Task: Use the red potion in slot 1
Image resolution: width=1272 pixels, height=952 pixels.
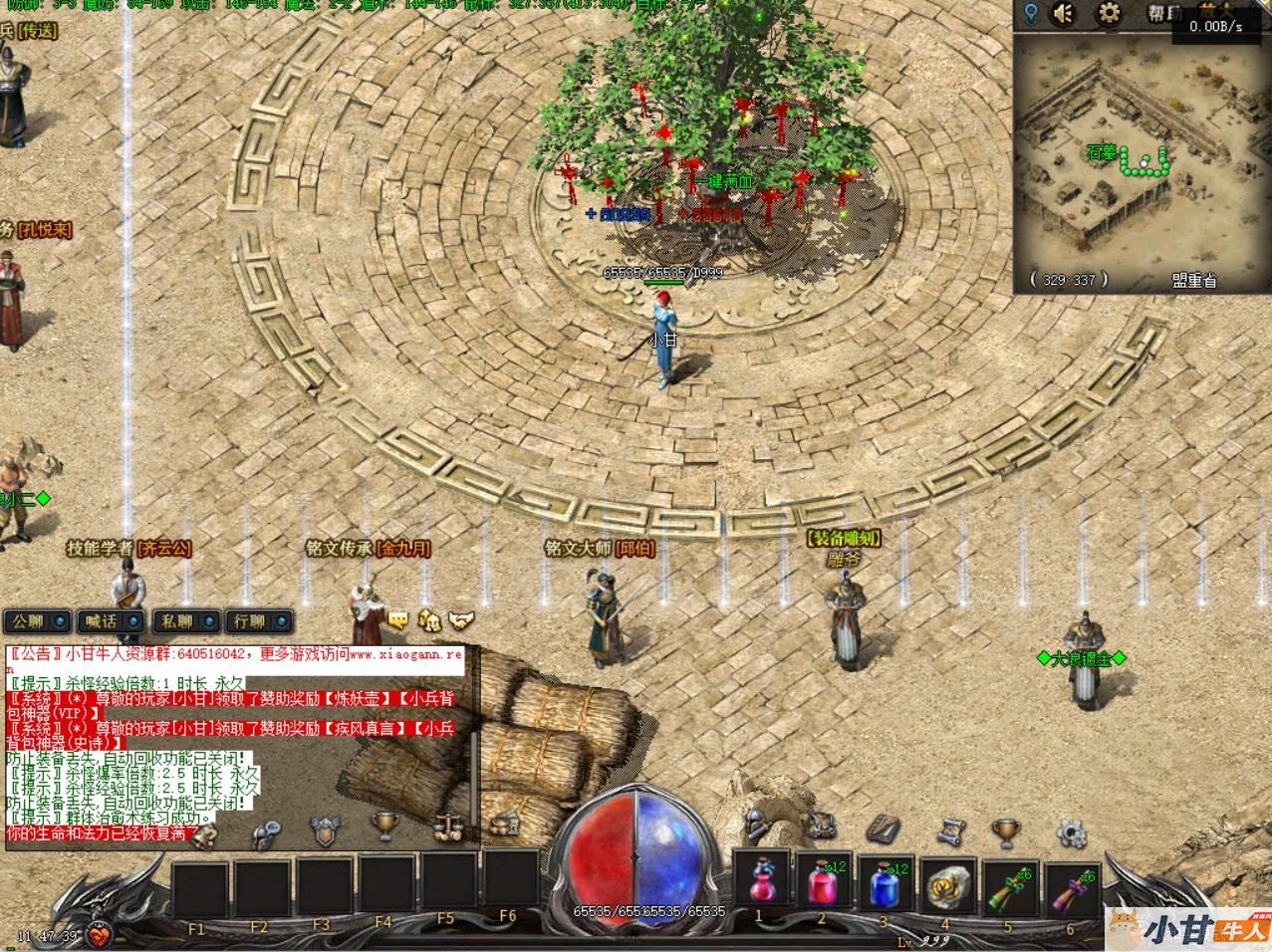Action: point(761,880)
